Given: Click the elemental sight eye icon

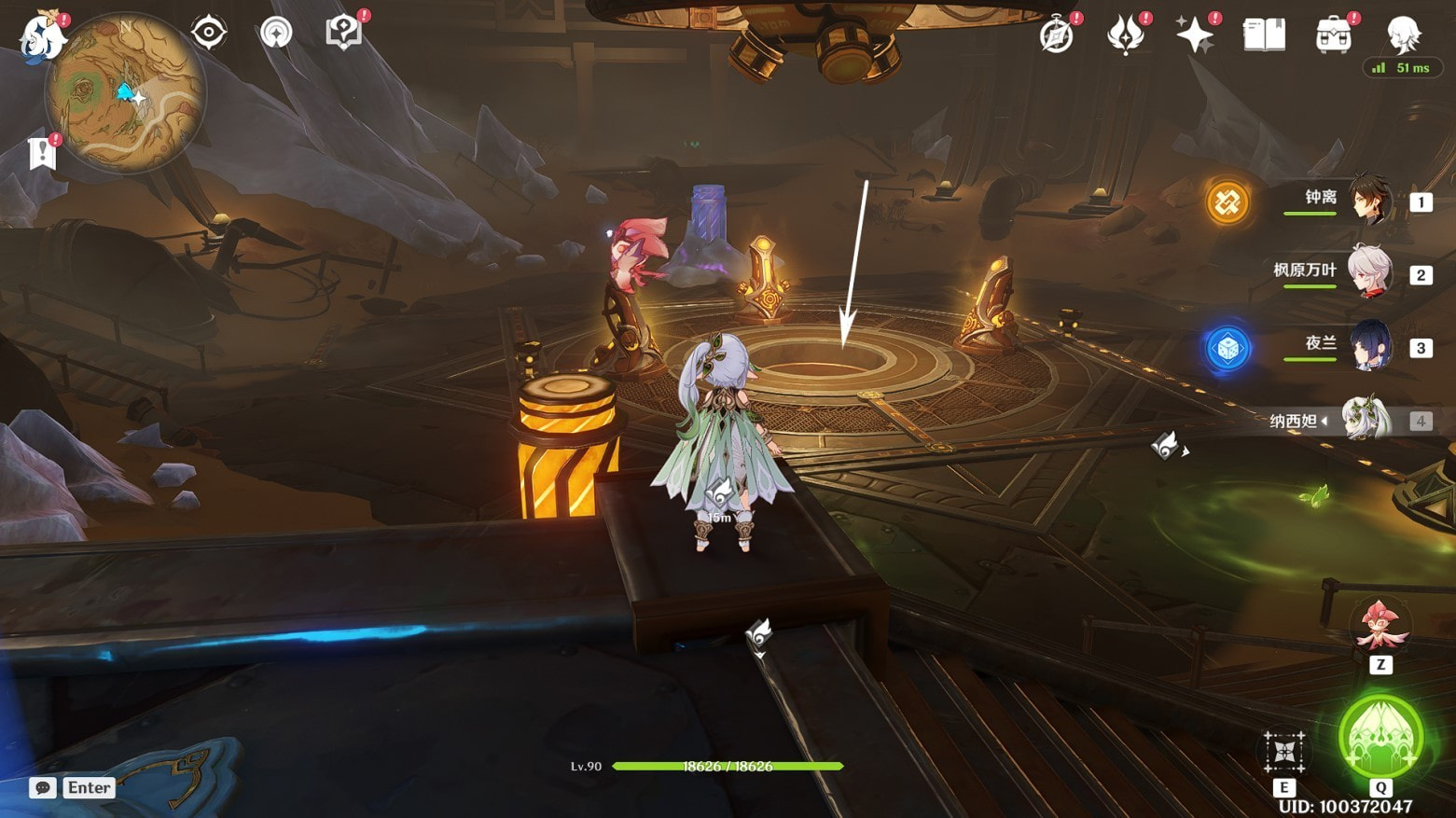Looking at the screenshot, I should (x=208, y=34).
